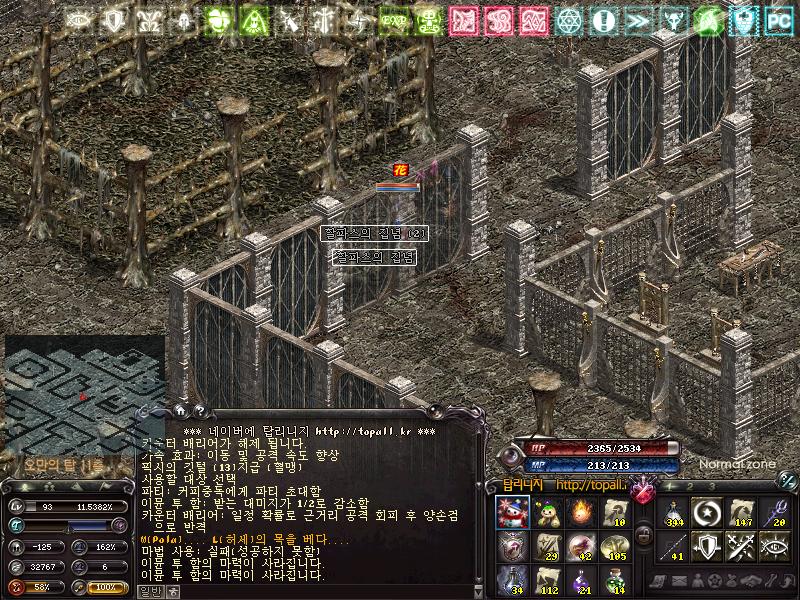800x600 pixels.
Task: Open help with the question mark button
Action: (x=199, y=409)
